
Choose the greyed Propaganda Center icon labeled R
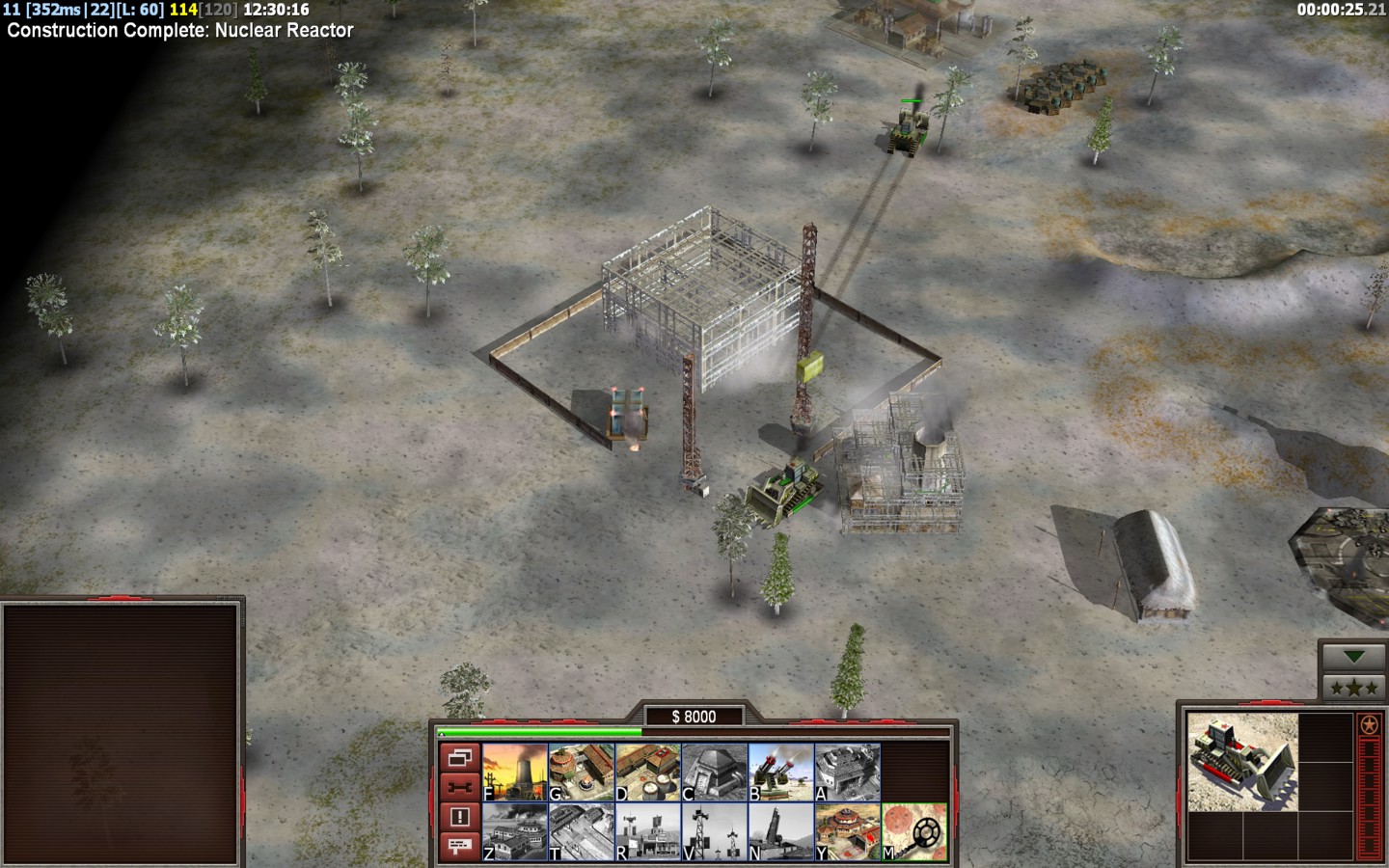647,831
